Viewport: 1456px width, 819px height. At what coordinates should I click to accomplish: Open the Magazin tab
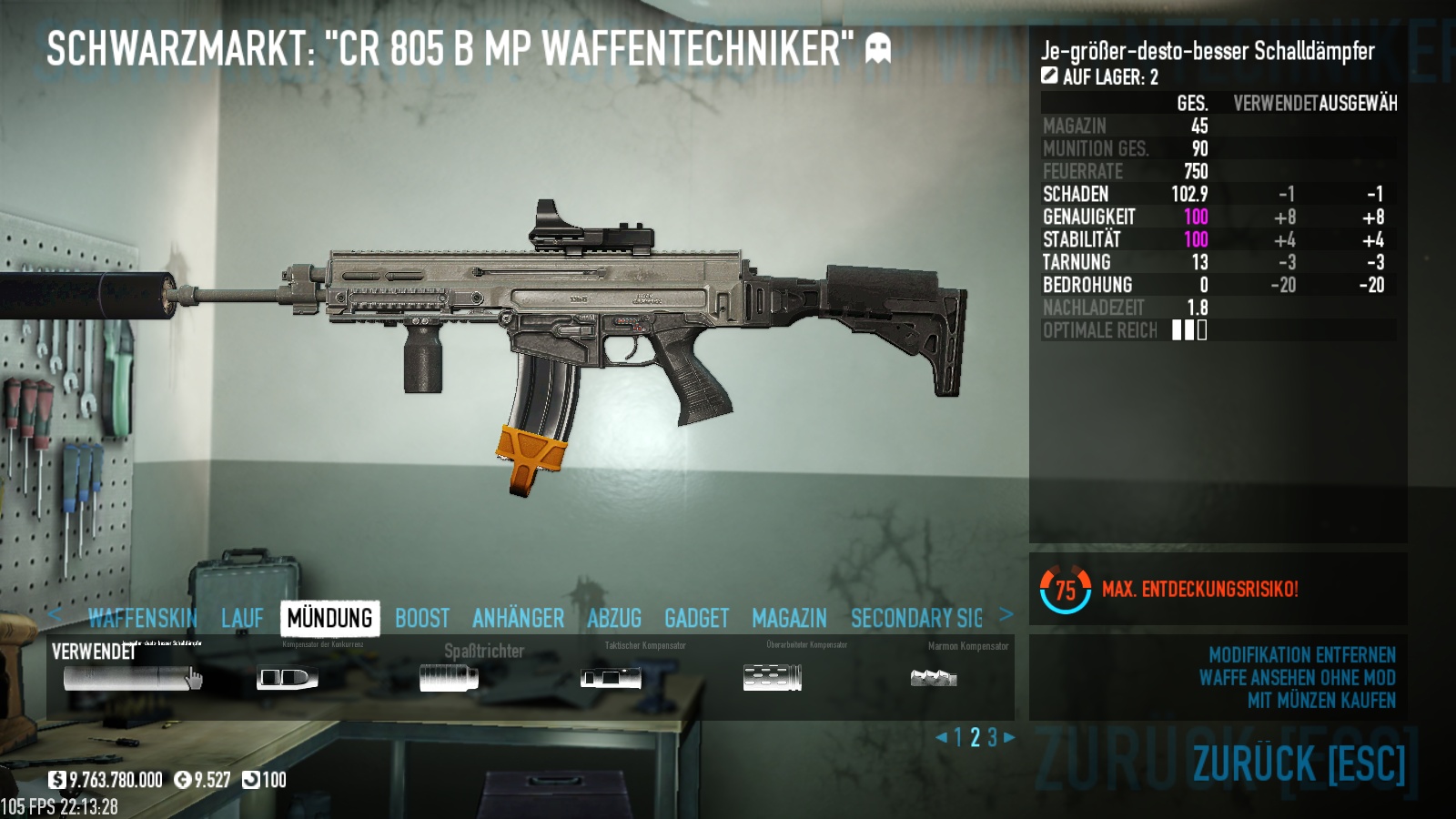(789, 619)
